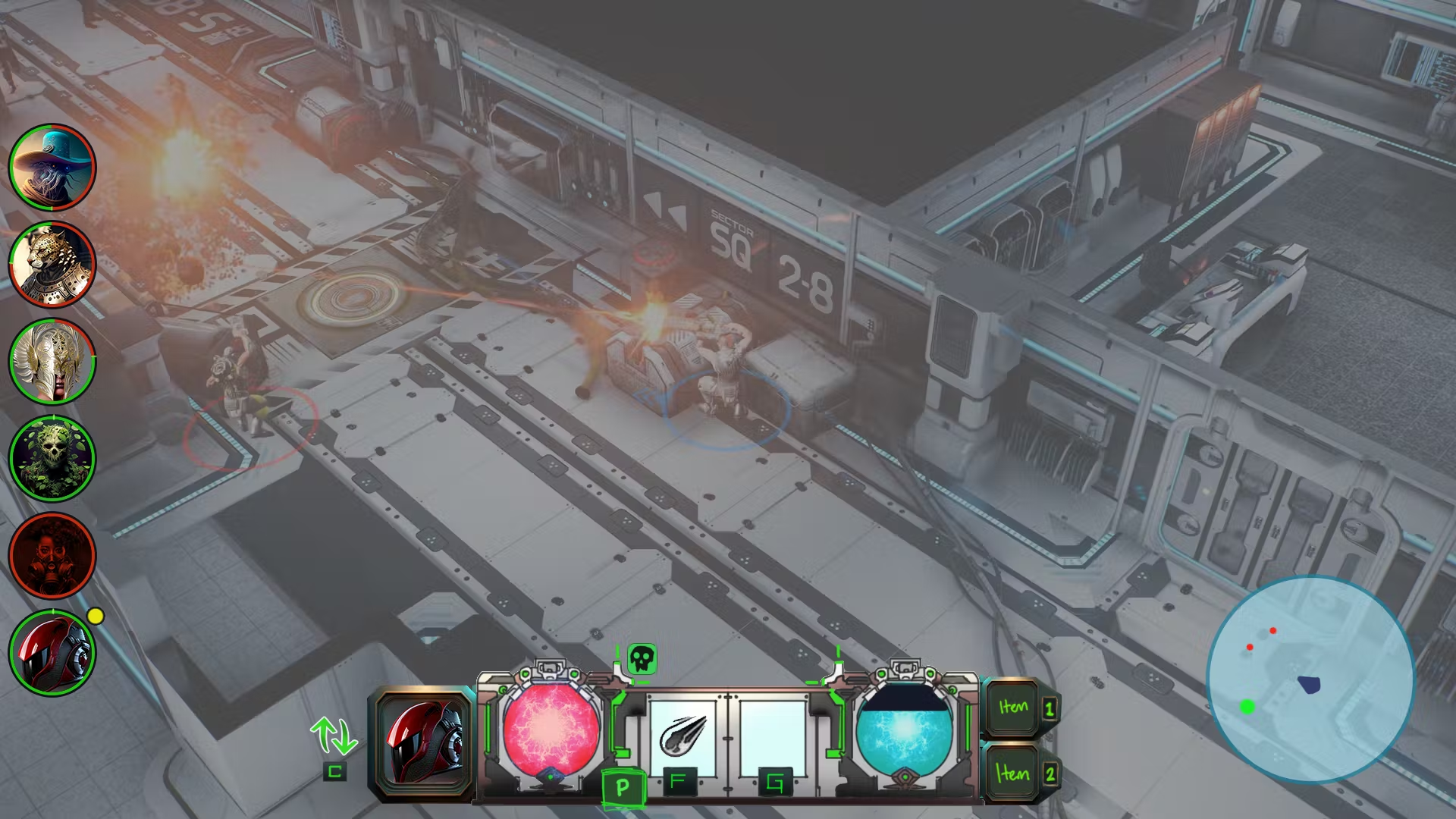Select the golden winged helmet portrait

52,362
